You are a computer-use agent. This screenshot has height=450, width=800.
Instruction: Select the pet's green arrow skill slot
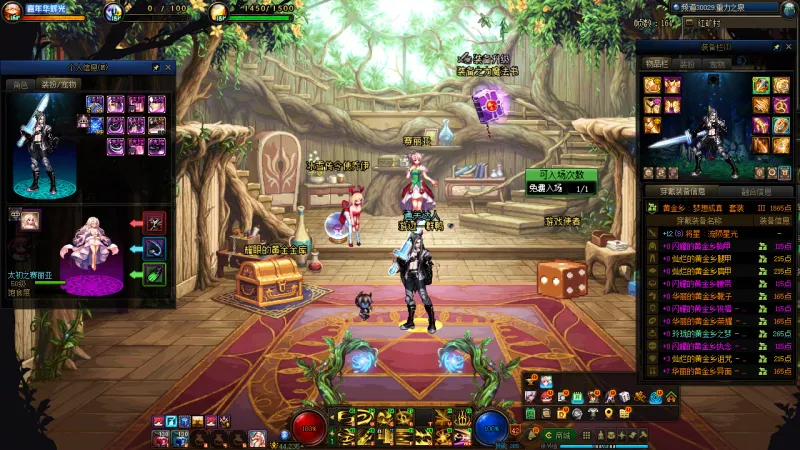[x=154, y=274]
